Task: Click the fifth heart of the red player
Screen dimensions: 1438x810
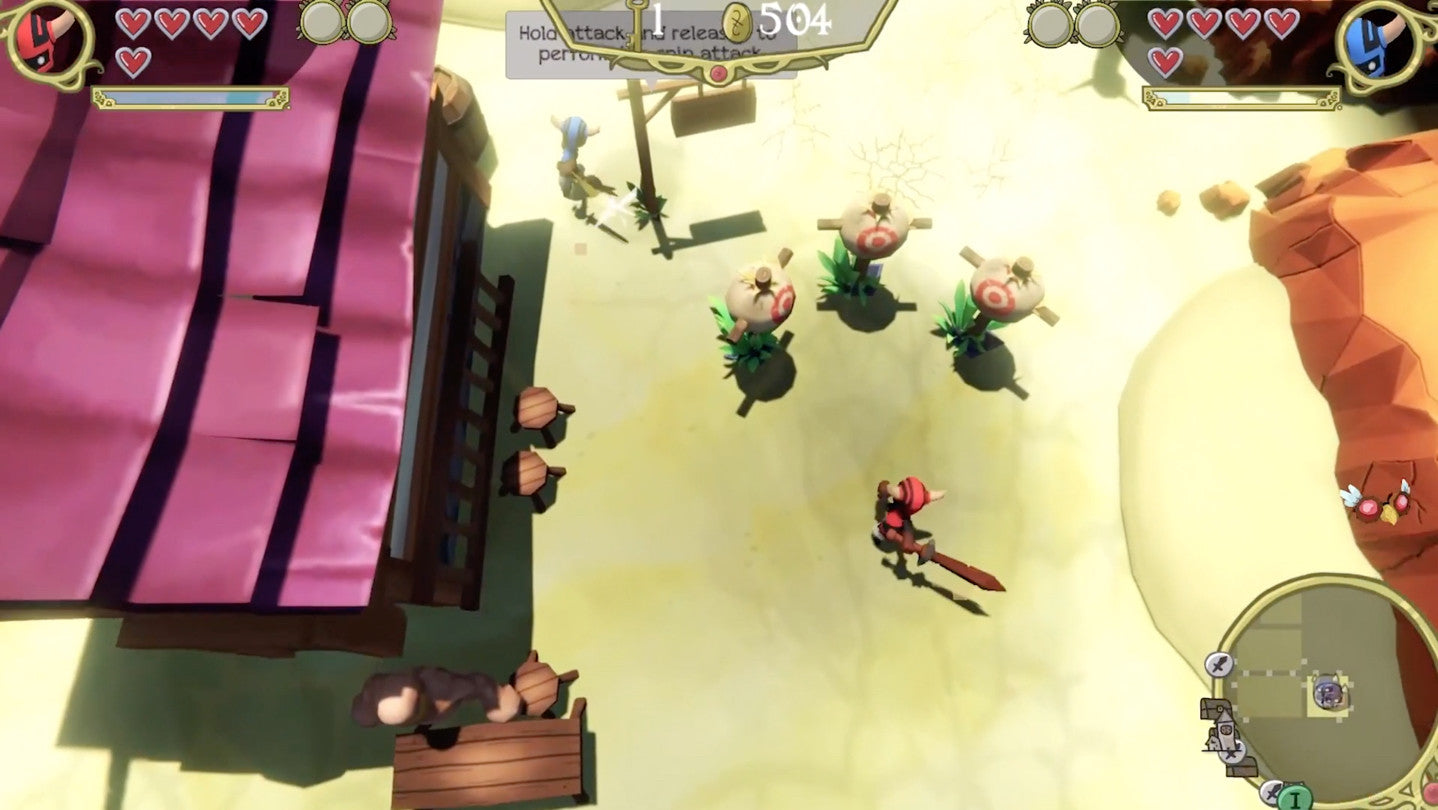Action: click(135, 60)
